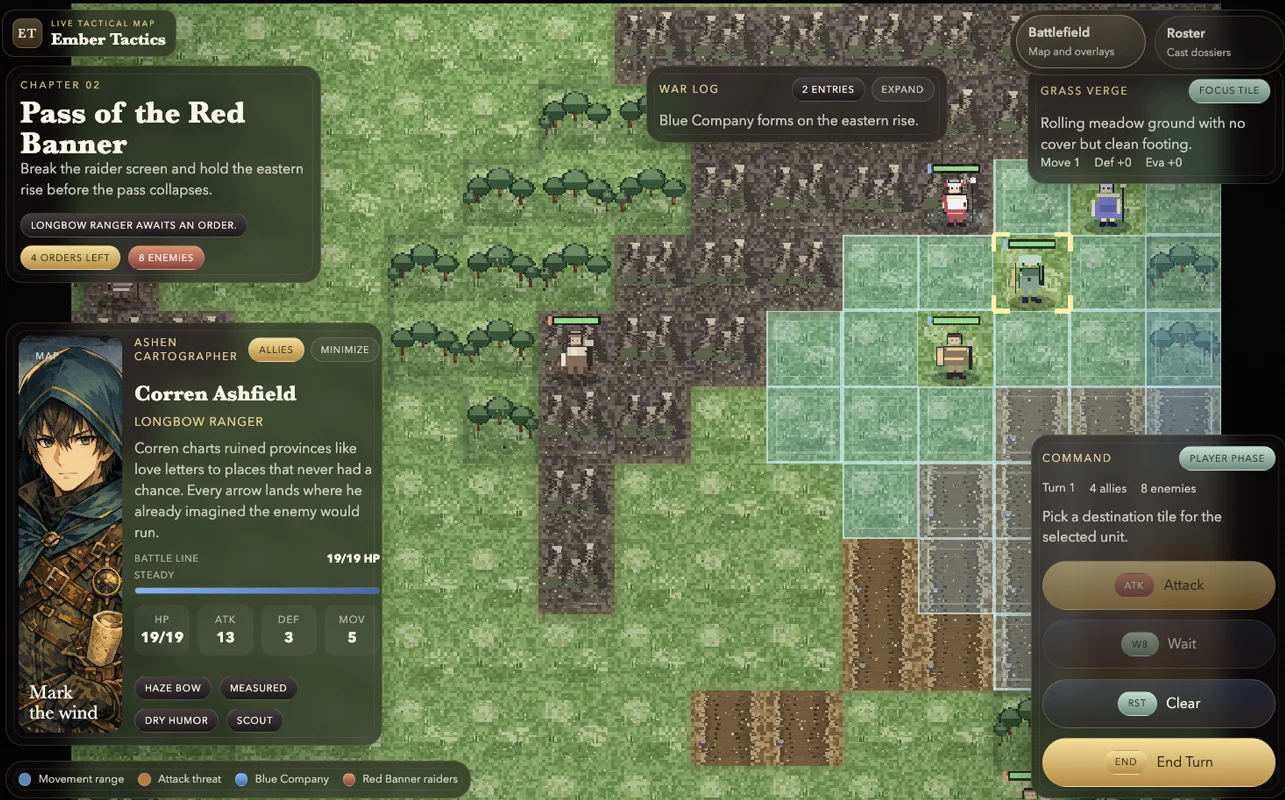The width and height of the screenshot is (1285, 800).
Task: Choose the Wait command for the unit
Action: [x=1182, y=644]
